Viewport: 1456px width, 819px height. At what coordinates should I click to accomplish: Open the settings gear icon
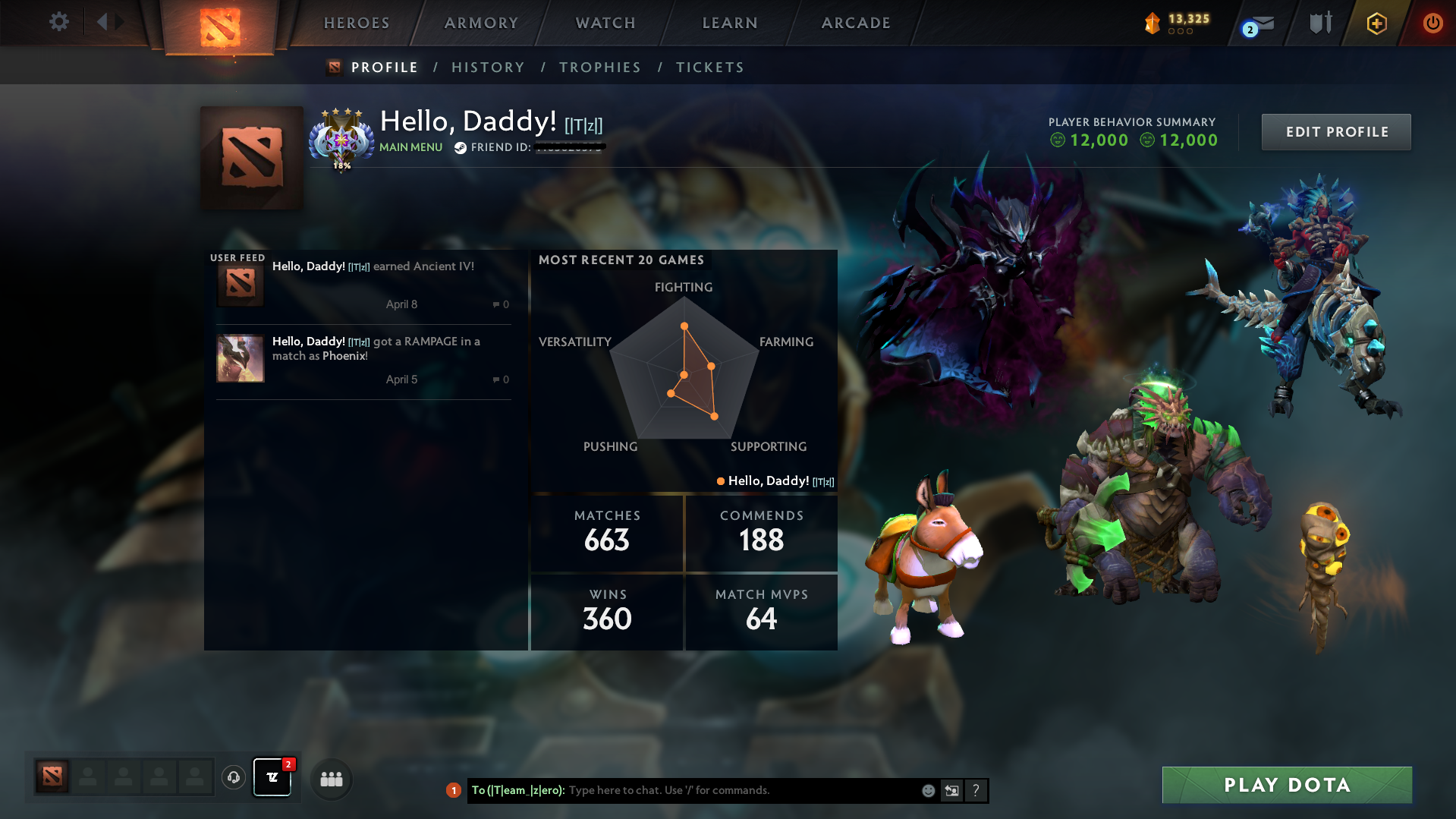click(x=58, y=22)
